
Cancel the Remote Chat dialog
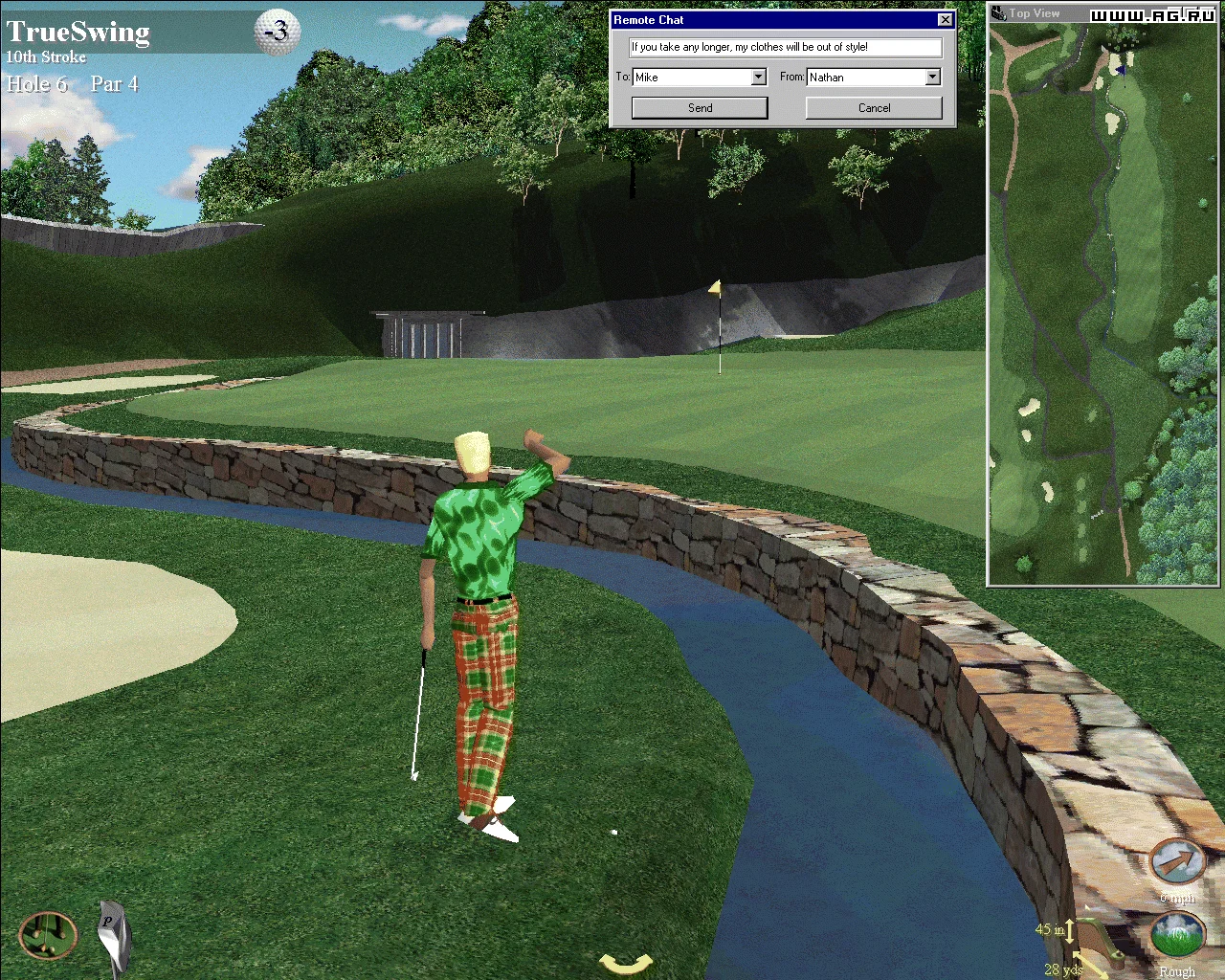874,108
